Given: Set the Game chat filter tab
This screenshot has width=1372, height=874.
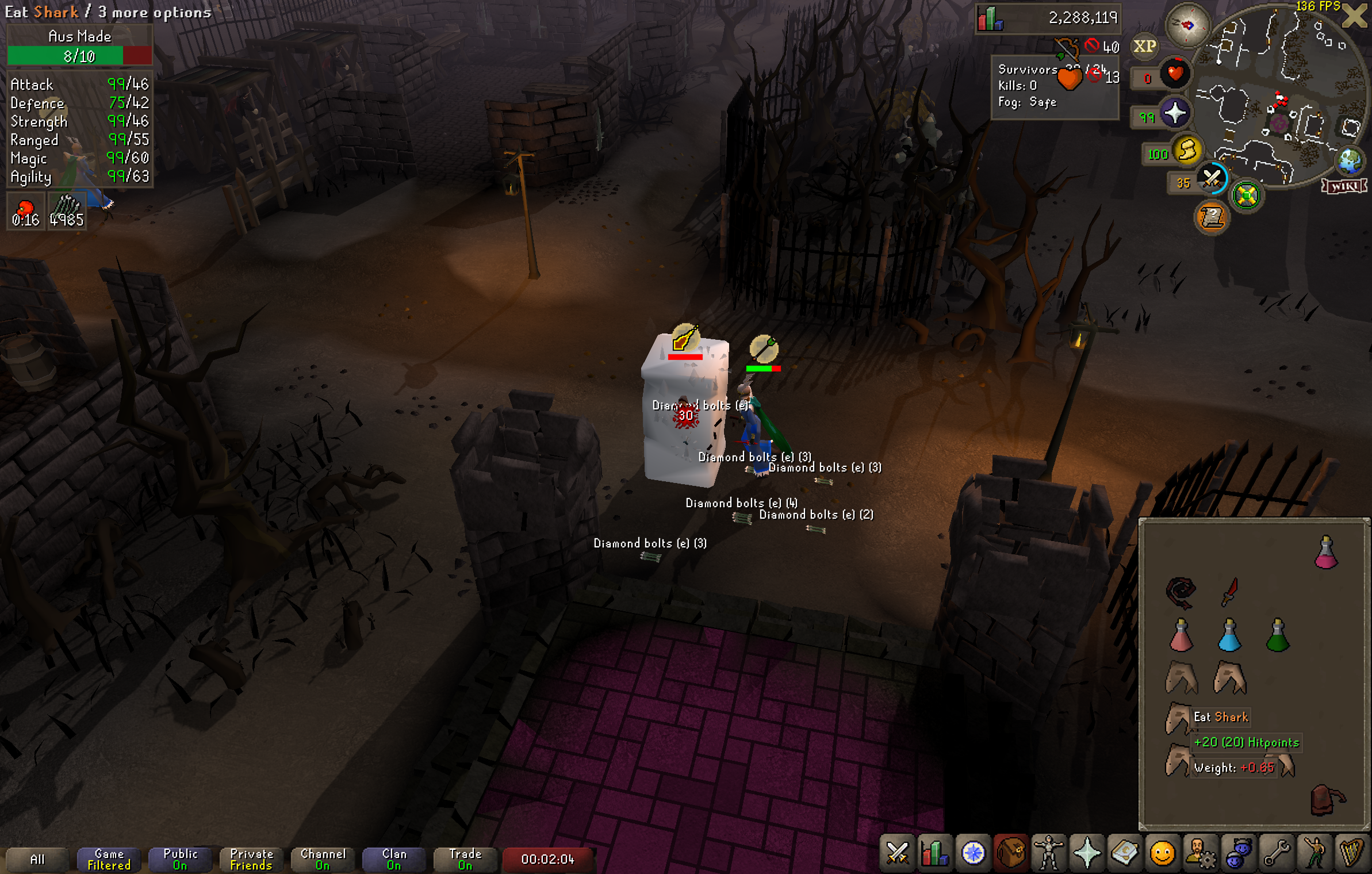Looking at the screenshot, I should click(x=109, y=859).
